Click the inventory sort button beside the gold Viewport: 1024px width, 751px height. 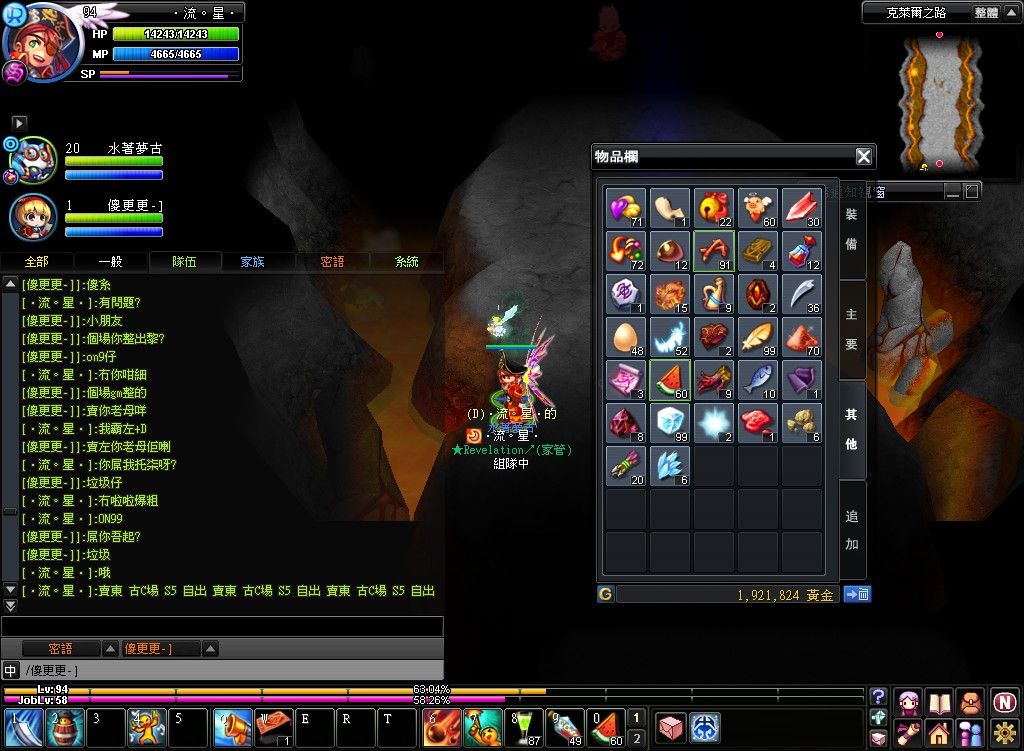pyautogui.click(x=857, y=594)
